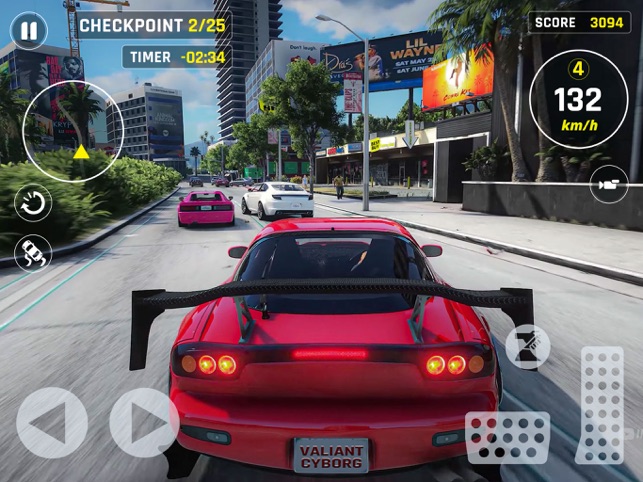Toggle the drift car icon
Image resolution: width=643 pixels, height=482 pixels.
[x=33, y=251]
